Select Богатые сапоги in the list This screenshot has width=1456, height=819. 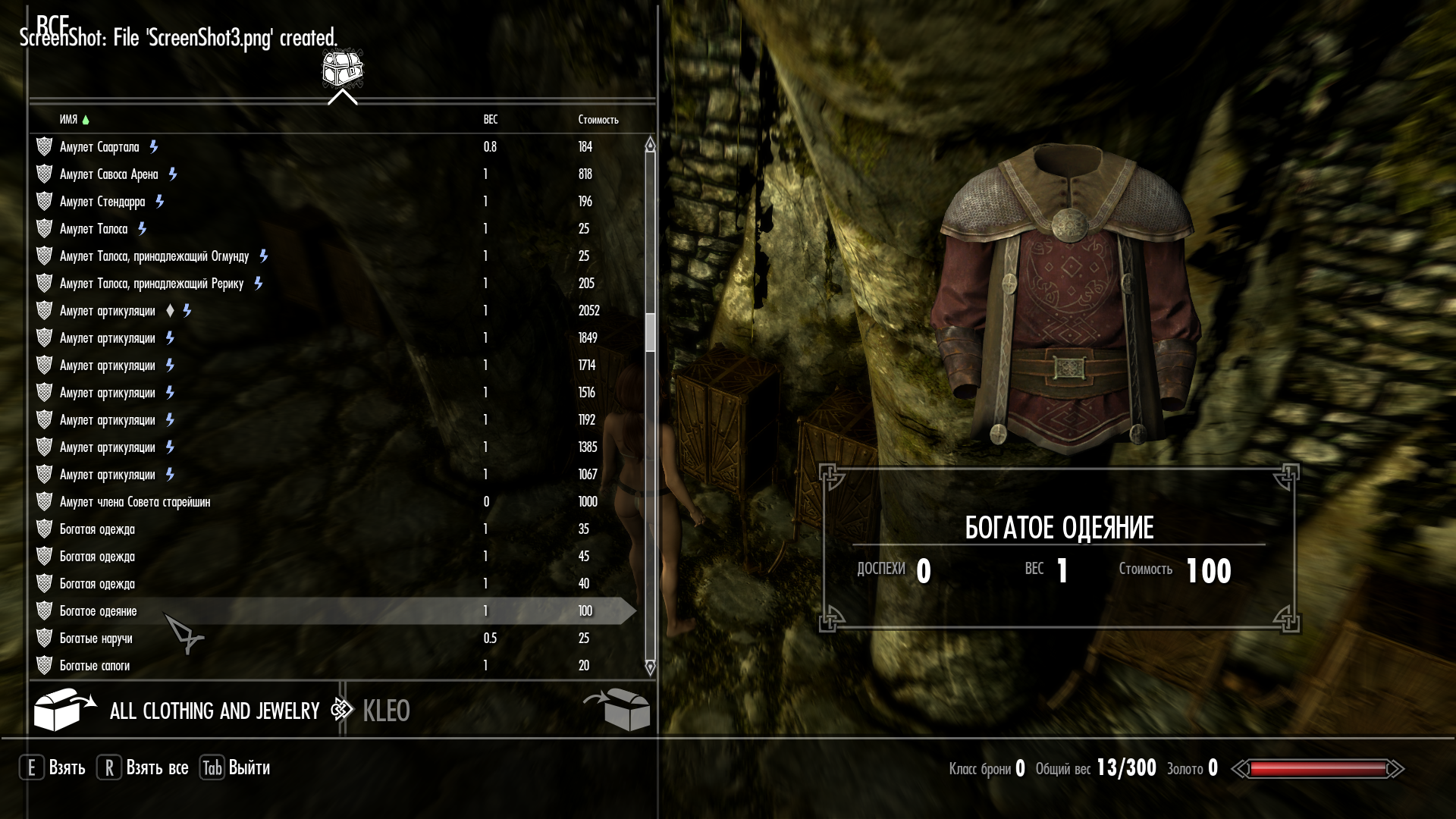95,666
